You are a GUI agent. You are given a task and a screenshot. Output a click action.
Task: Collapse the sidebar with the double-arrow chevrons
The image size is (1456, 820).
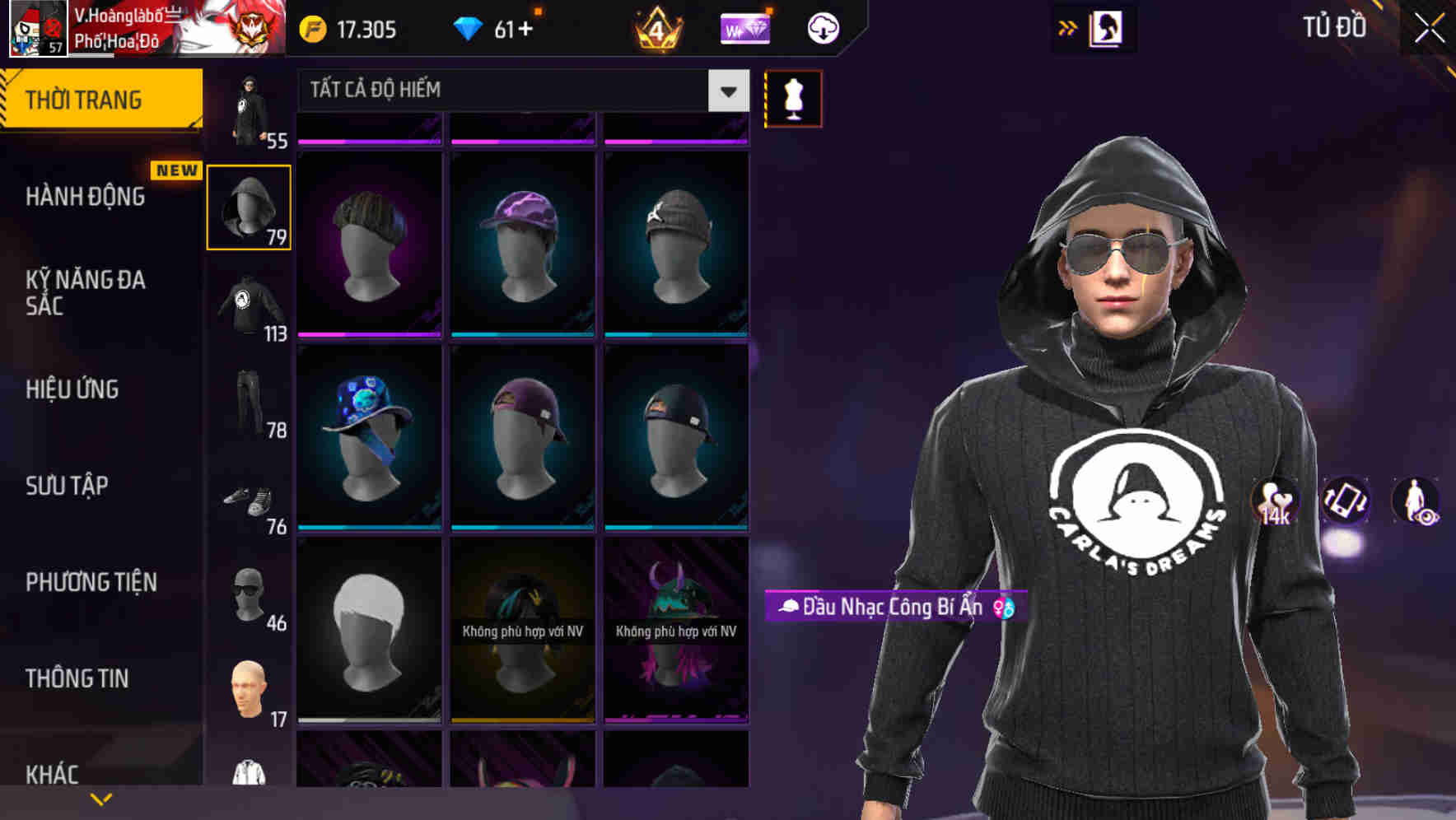(x=1066, y=27)
